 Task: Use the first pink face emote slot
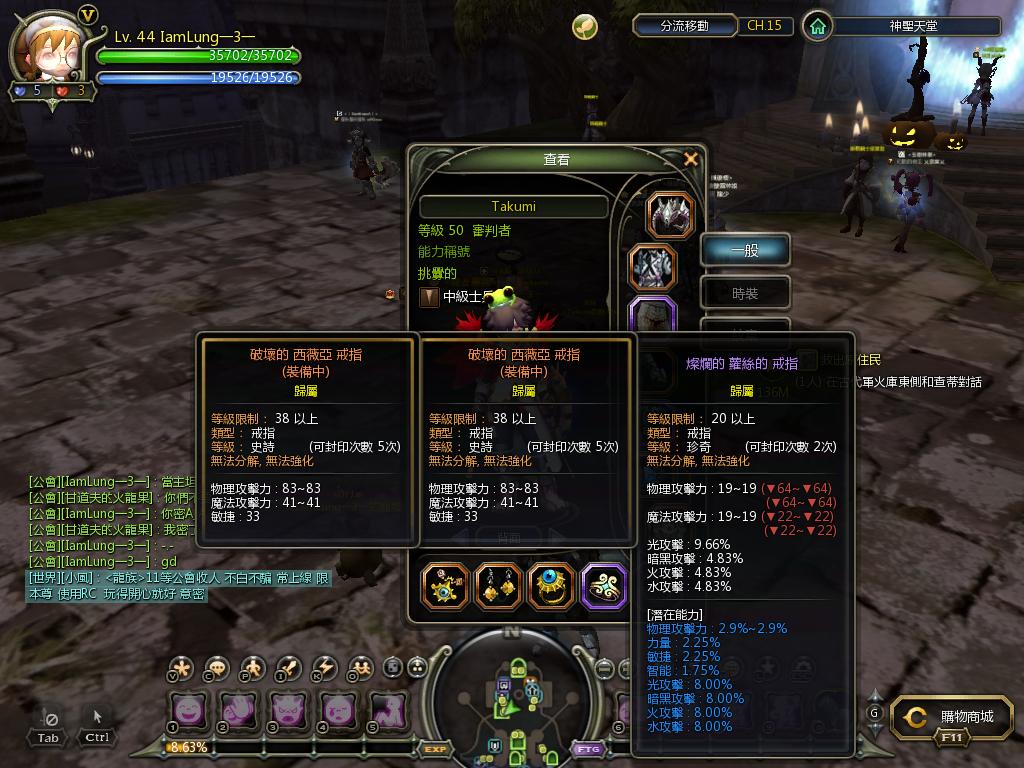click(x=188, y=710)
